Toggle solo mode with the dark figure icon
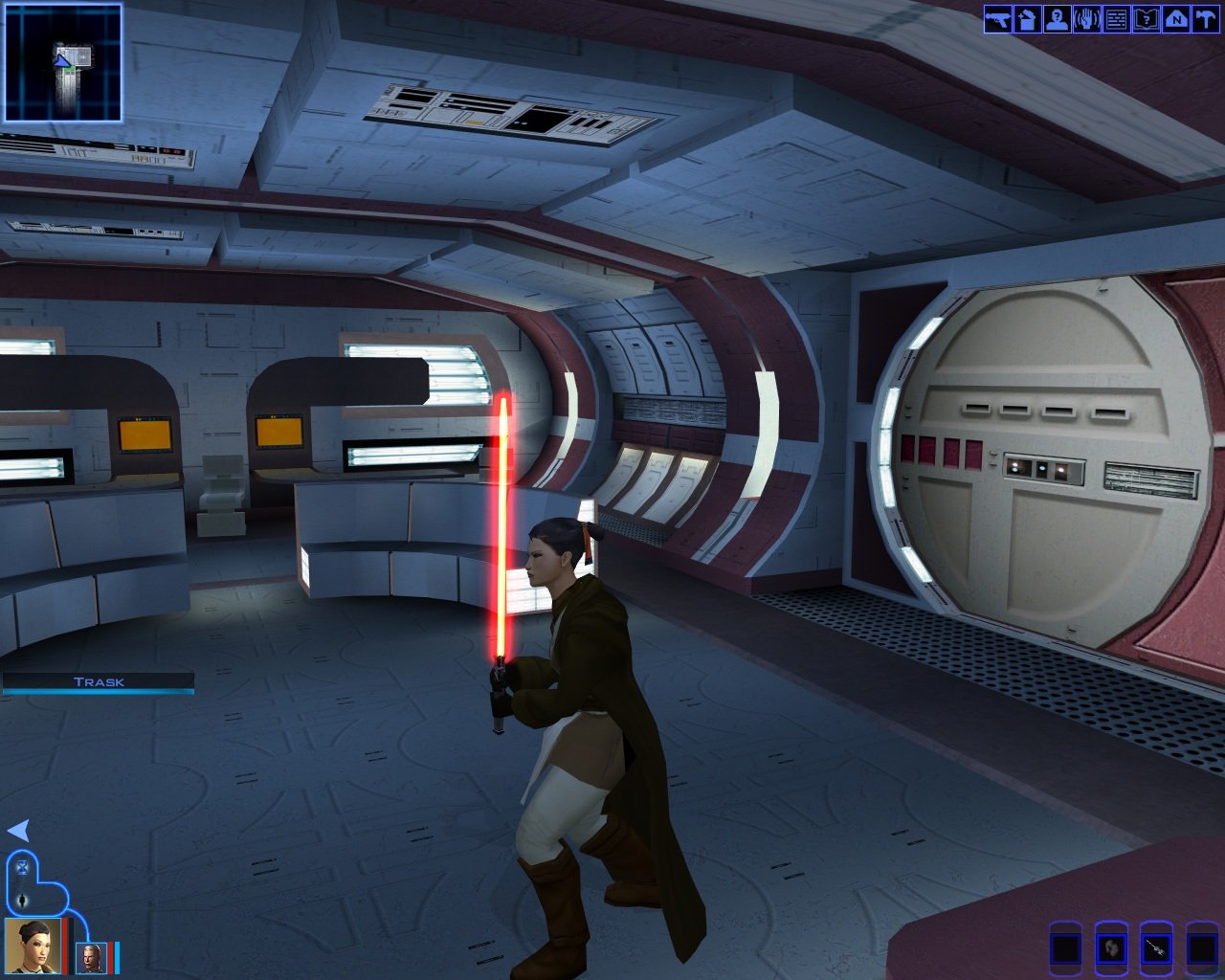 tap(23, 901)
